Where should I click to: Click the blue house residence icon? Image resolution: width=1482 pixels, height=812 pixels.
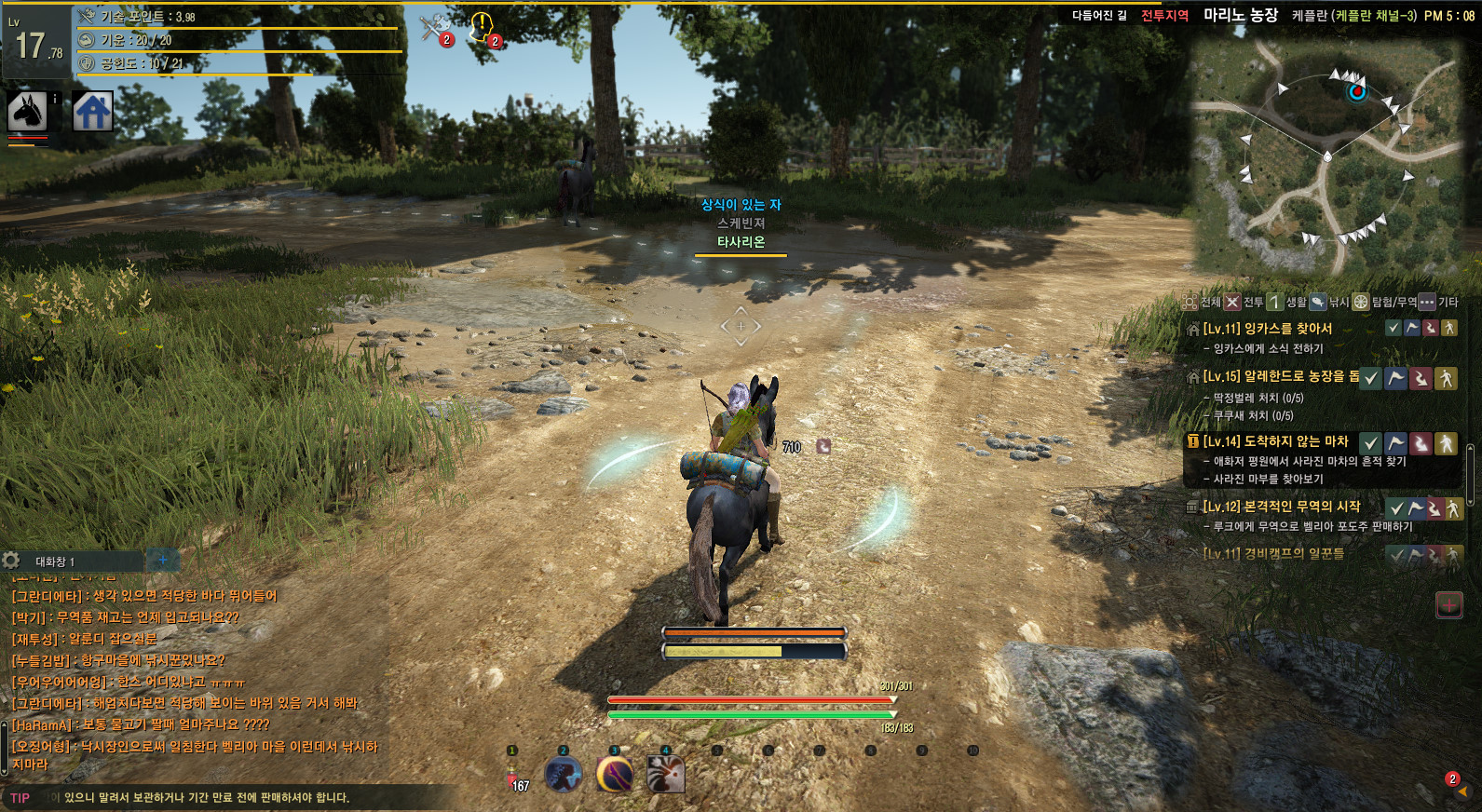click(93, 112)
